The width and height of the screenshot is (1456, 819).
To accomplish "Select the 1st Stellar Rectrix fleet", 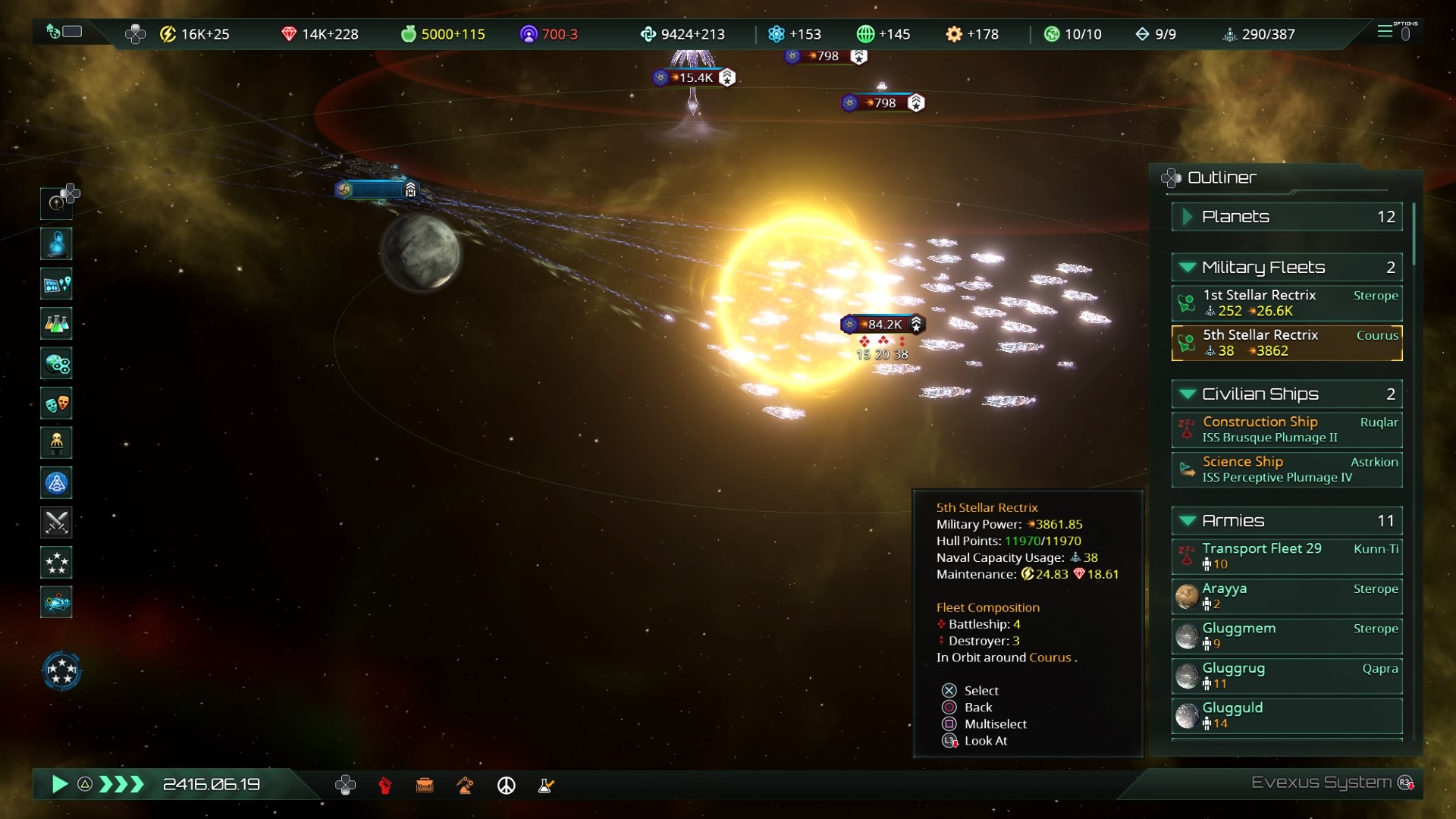I will click(1286, 303).
